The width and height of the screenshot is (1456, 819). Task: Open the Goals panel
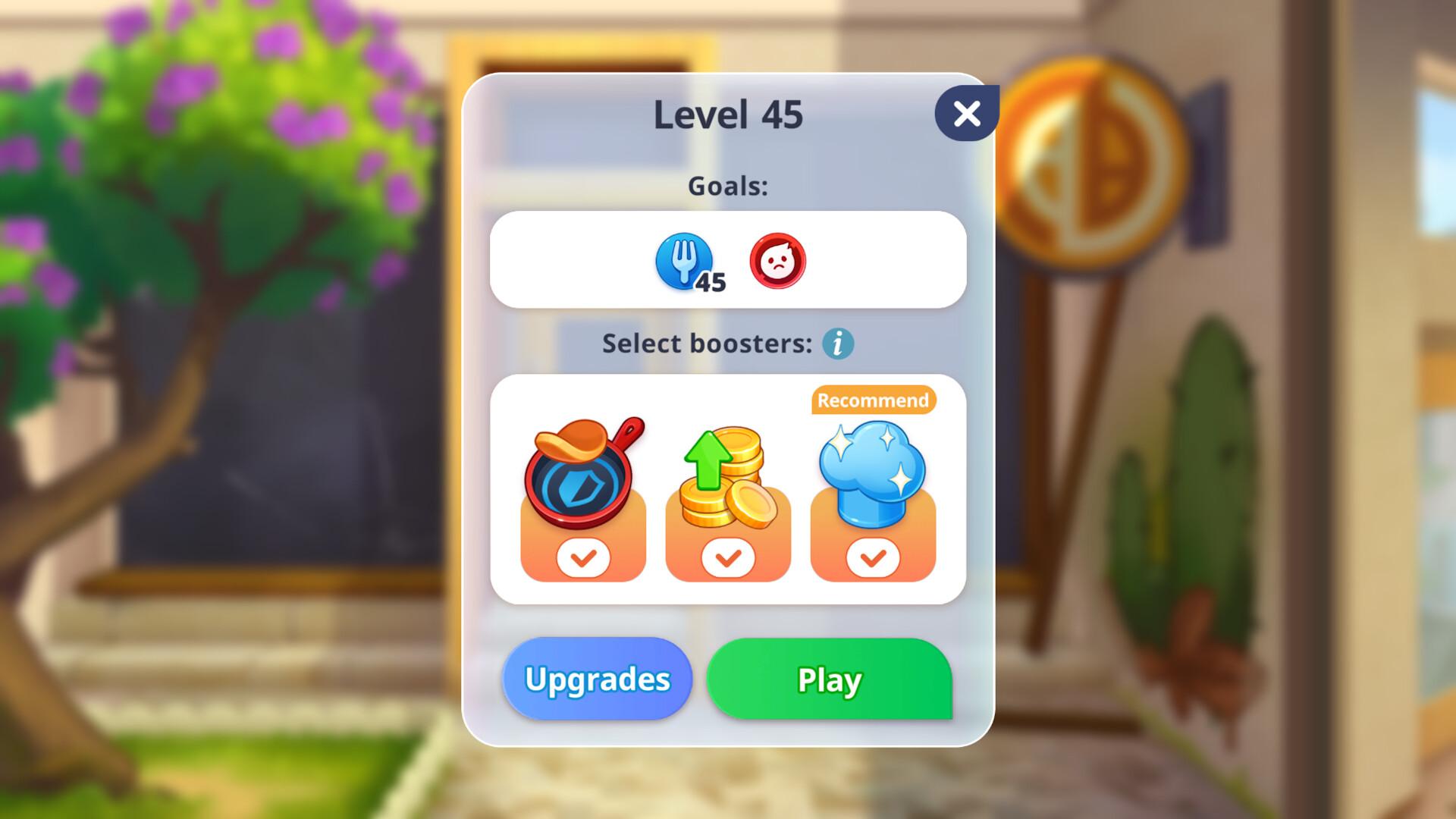pos(727,260)
